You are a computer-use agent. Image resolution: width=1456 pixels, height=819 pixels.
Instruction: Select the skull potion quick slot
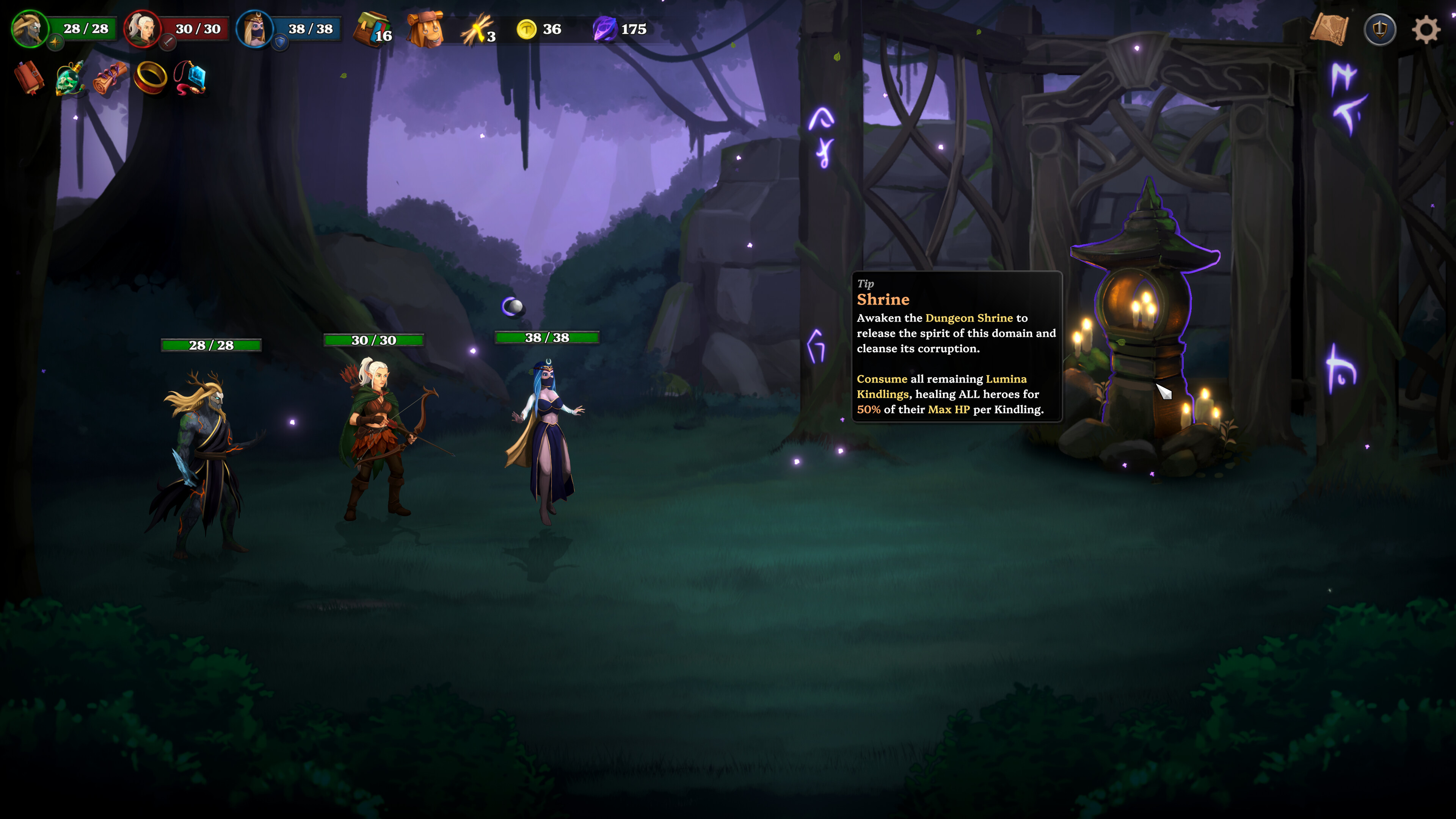coord(69,79)
